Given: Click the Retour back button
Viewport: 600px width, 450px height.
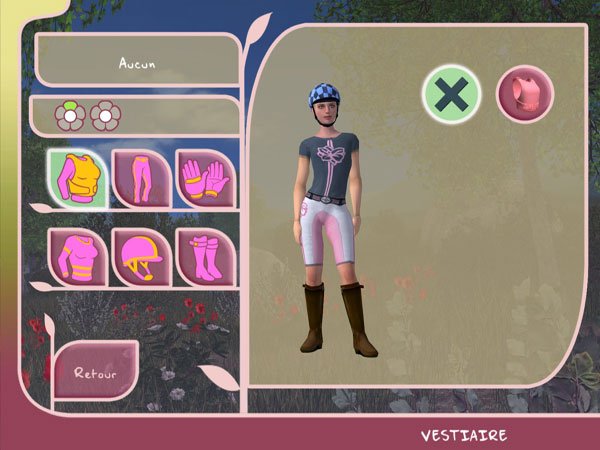Looking at the screenshot, I should click(95, 371).
